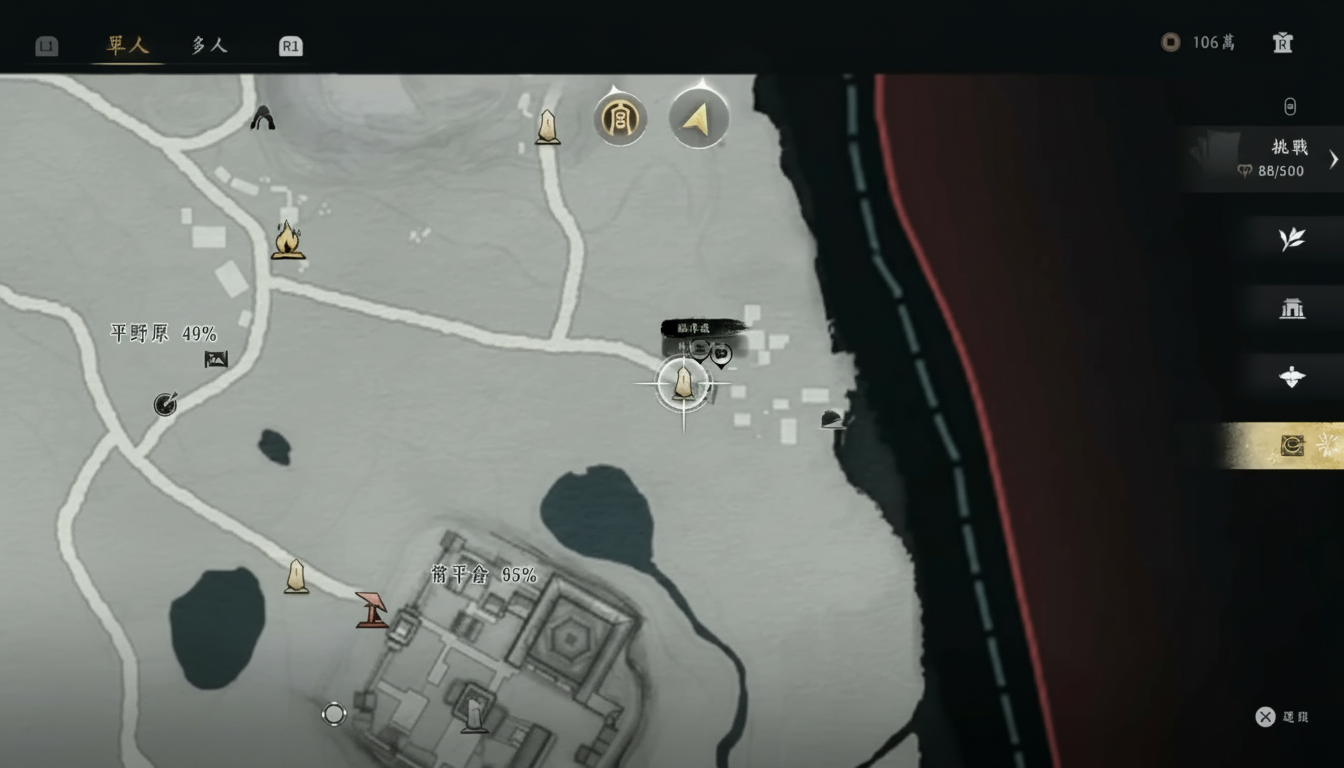Click the leaf icon in the right sidebar
Viewport: 1344px width, 768px height.
pyautogui.click(x=1291, y=240)
